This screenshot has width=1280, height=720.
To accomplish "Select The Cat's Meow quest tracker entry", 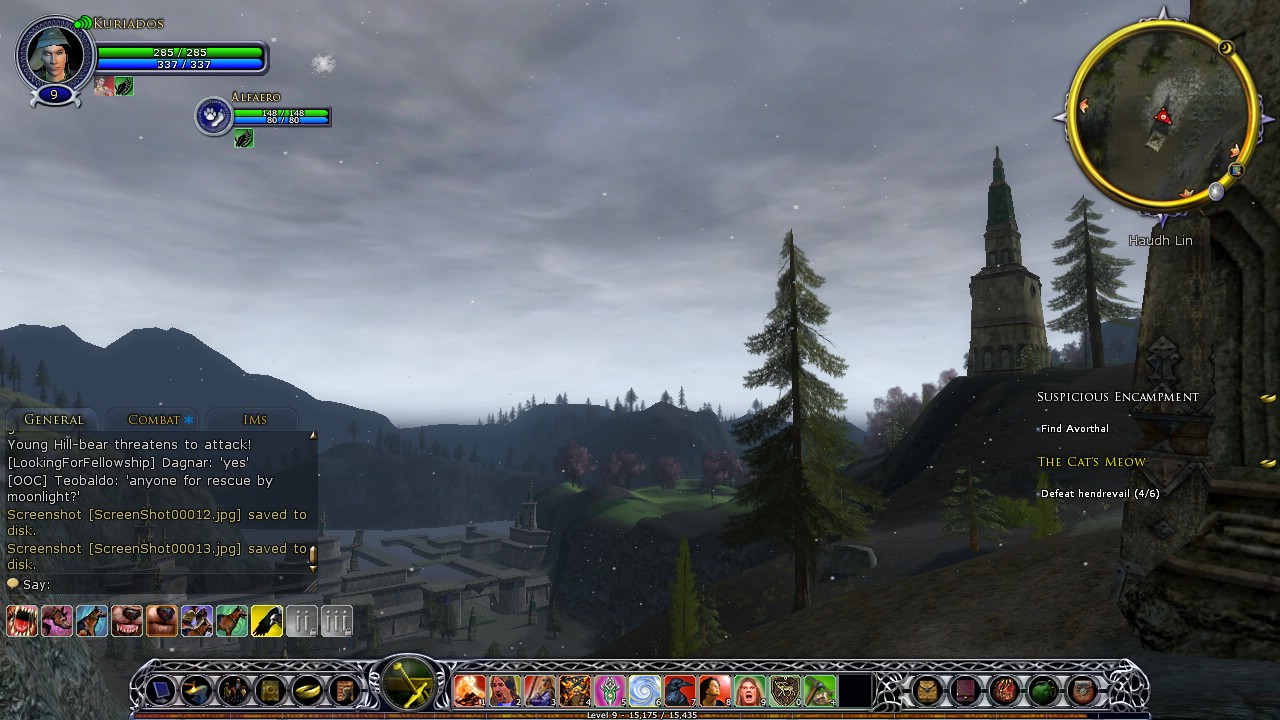I will coord(1091,462).
